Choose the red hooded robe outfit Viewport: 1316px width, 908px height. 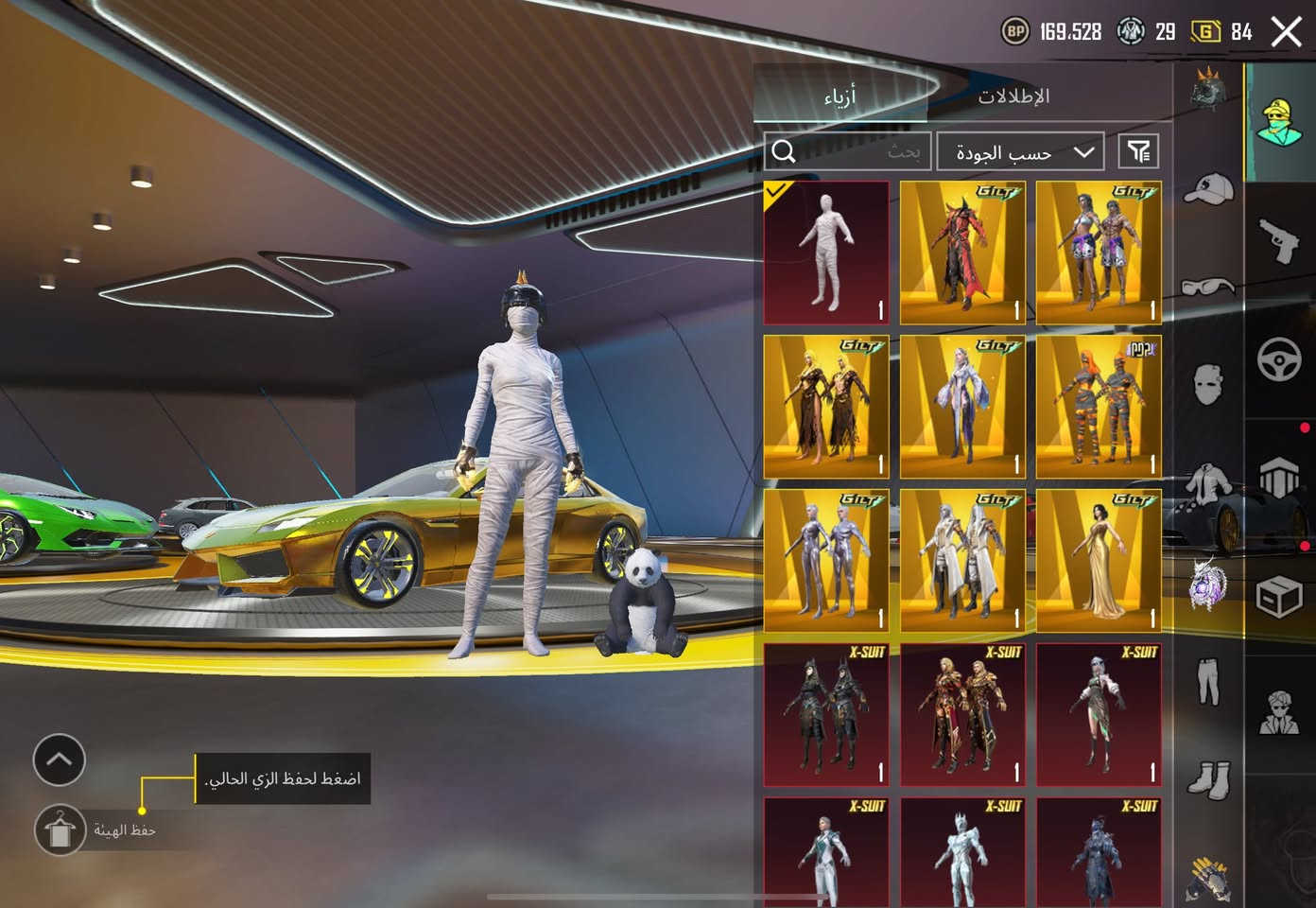click(962, 253)
